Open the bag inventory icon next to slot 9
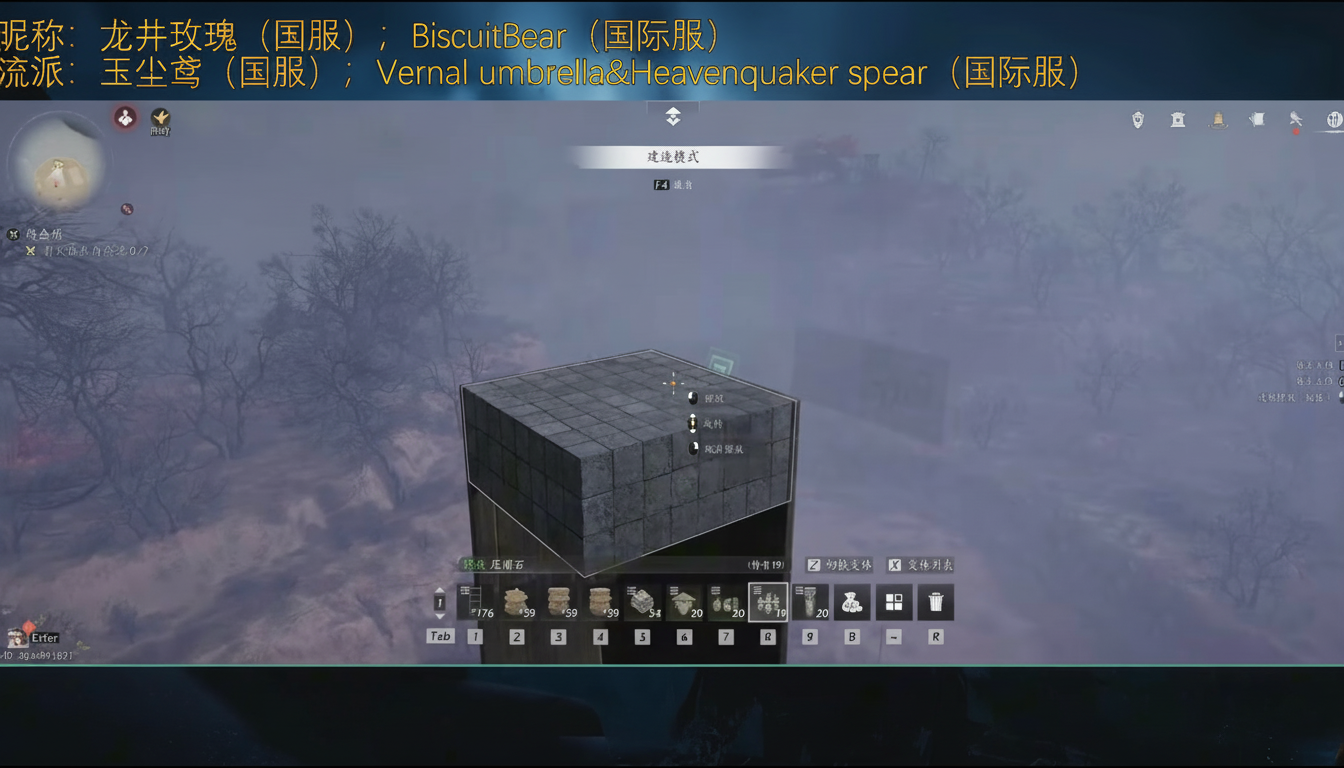The width and height of the screenshot is (1344, 768). (852, 601)
